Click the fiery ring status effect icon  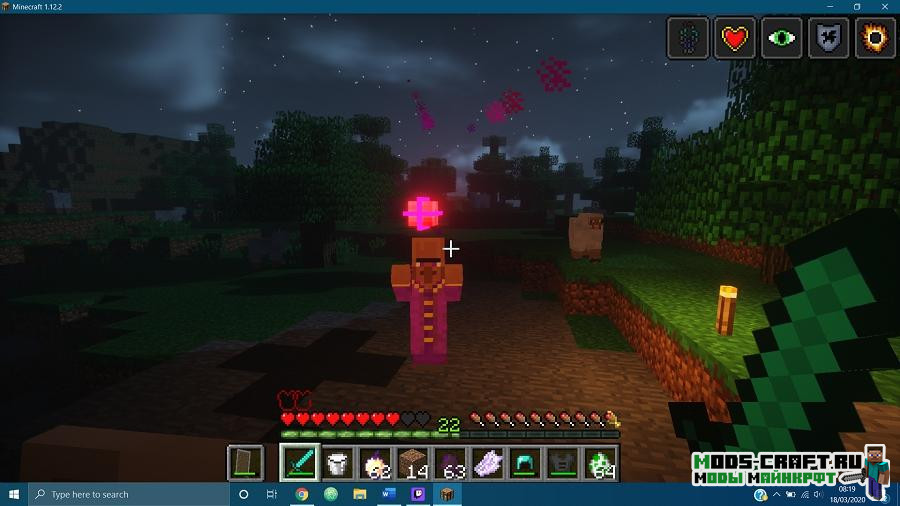pos(876,38)
